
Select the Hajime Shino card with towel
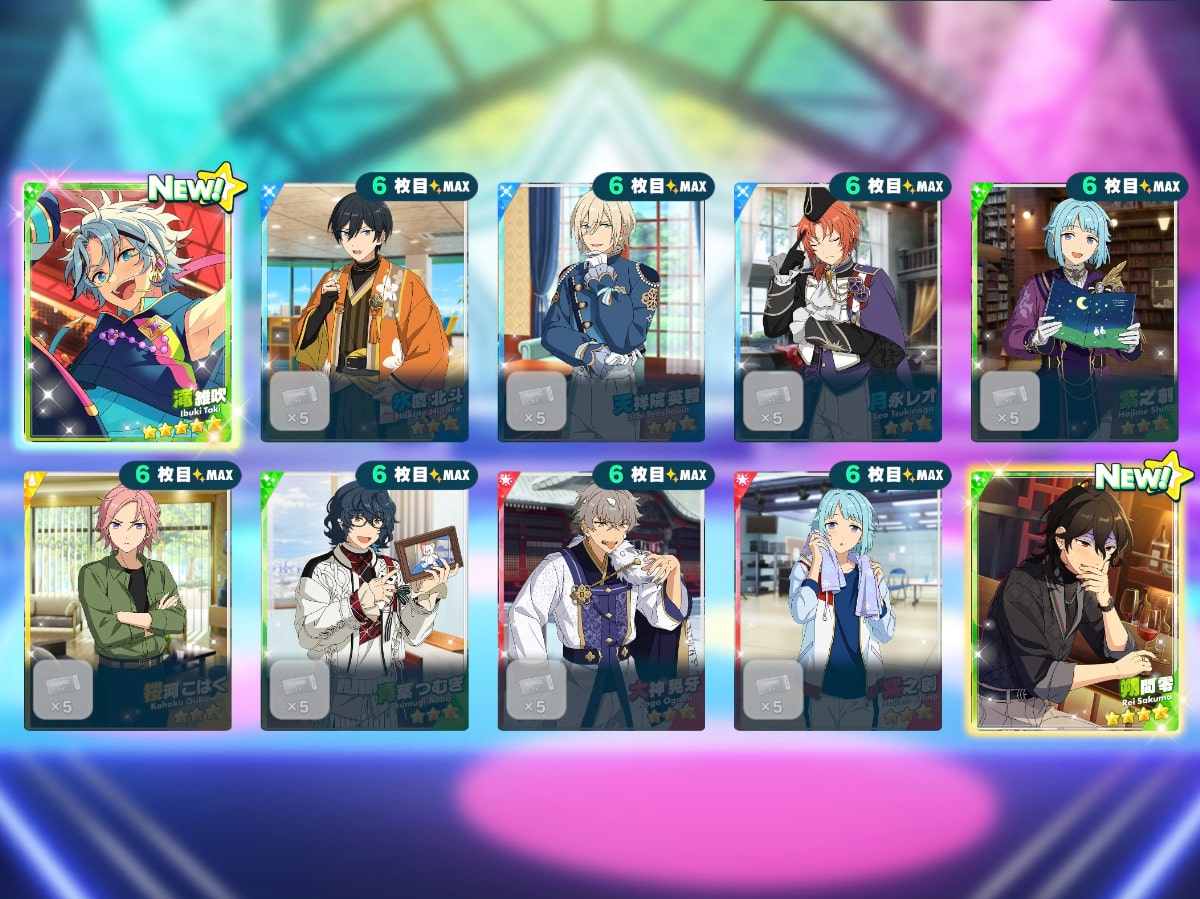coord(837,600)
